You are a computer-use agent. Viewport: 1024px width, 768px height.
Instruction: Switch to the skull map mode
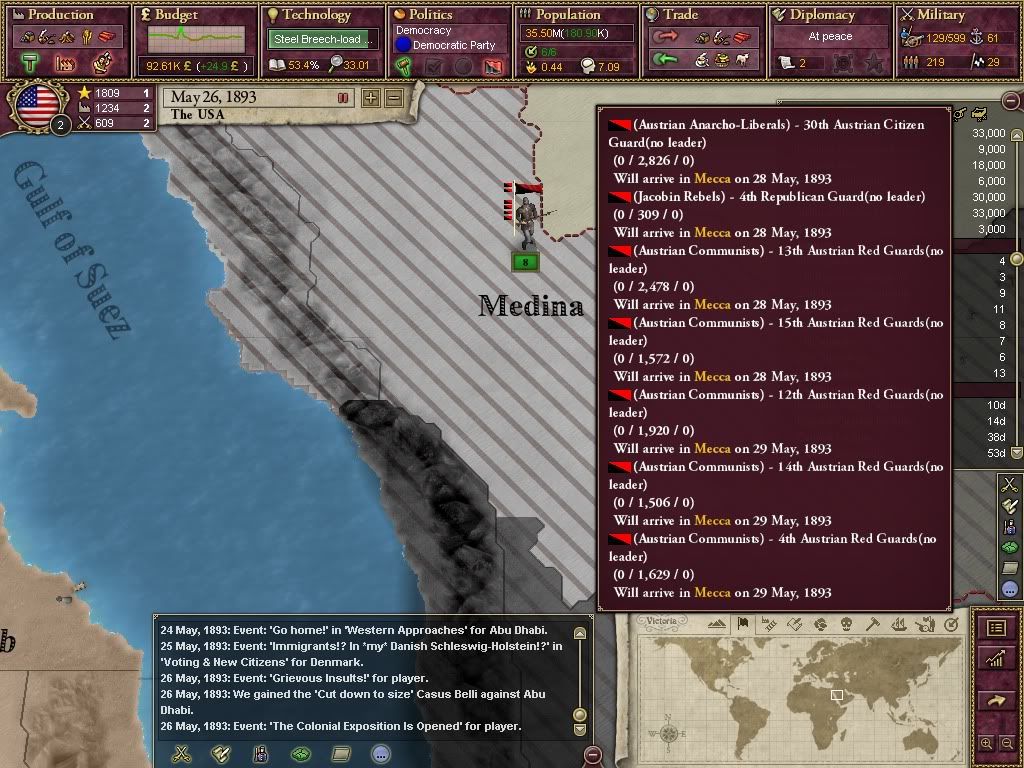coord(845,625)
